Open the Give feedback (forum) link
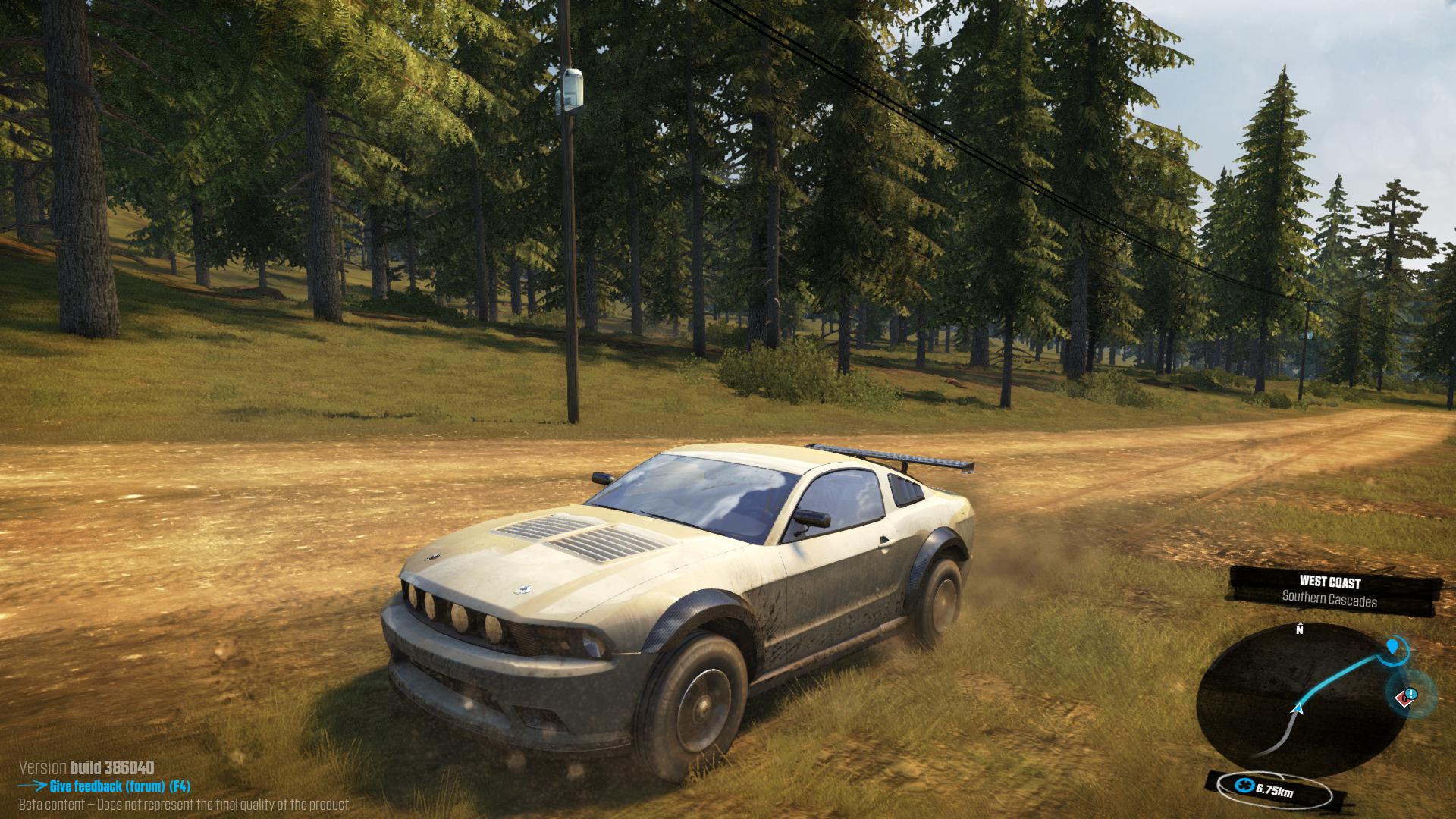The width and height of the screenshot is (1456, 819). click(119, 786)
